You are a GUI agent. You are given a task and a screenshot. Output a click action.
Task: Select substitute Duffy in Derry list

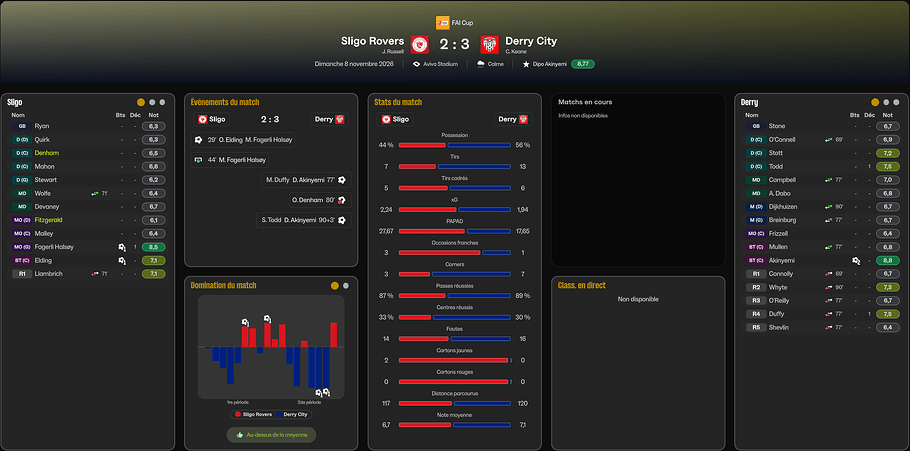point(778,313)
